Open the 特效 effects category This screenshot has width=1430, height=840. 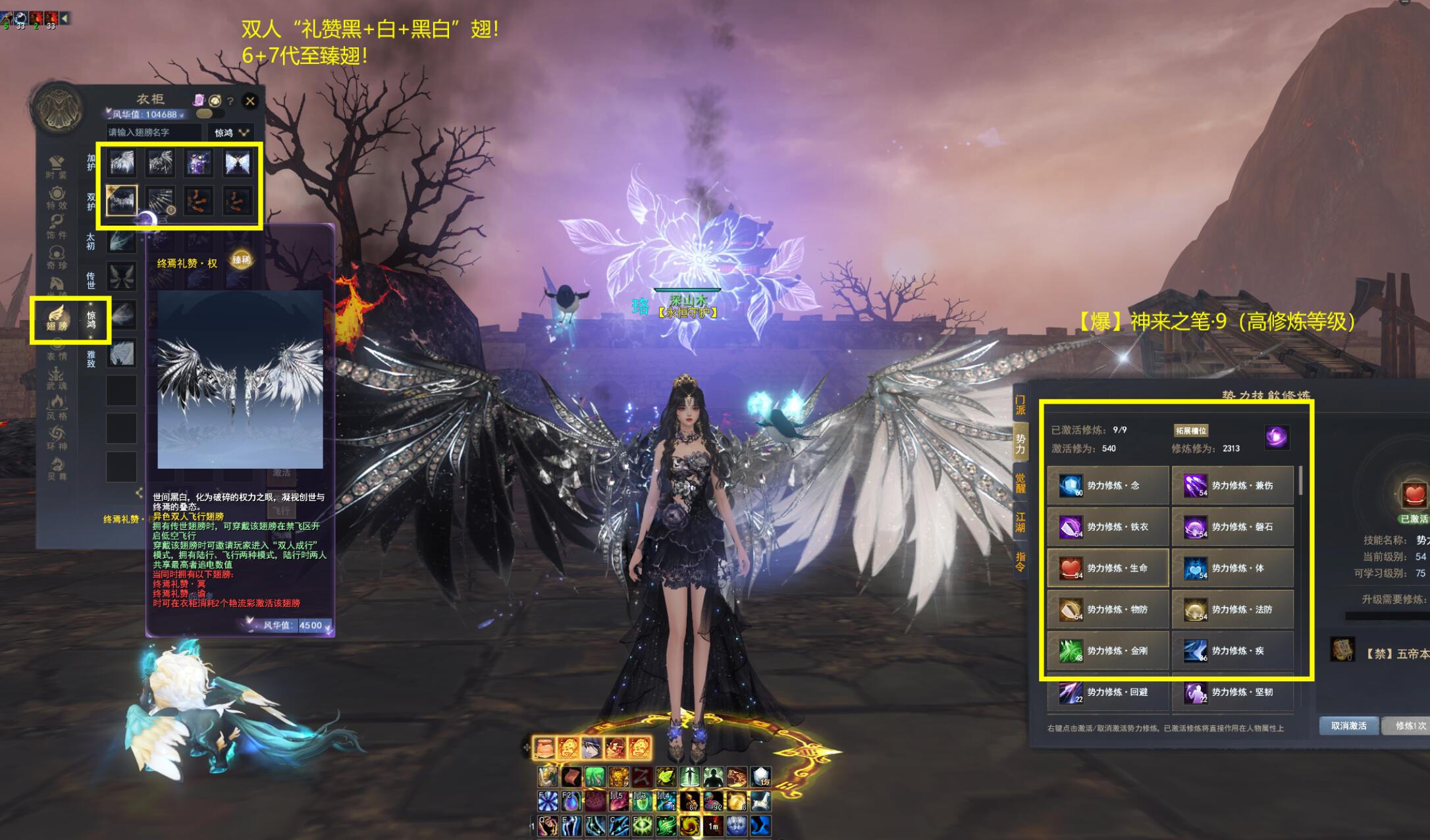click(57, 198)
